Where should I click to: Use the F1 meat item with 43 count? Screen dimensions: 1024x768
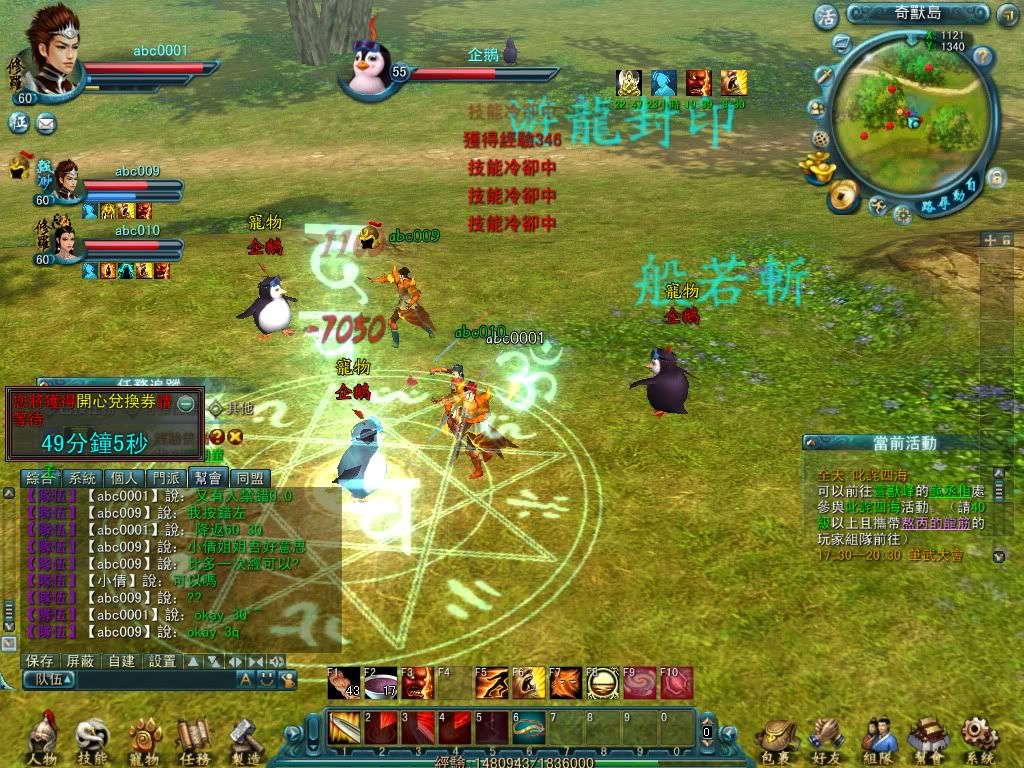point(345,683)
